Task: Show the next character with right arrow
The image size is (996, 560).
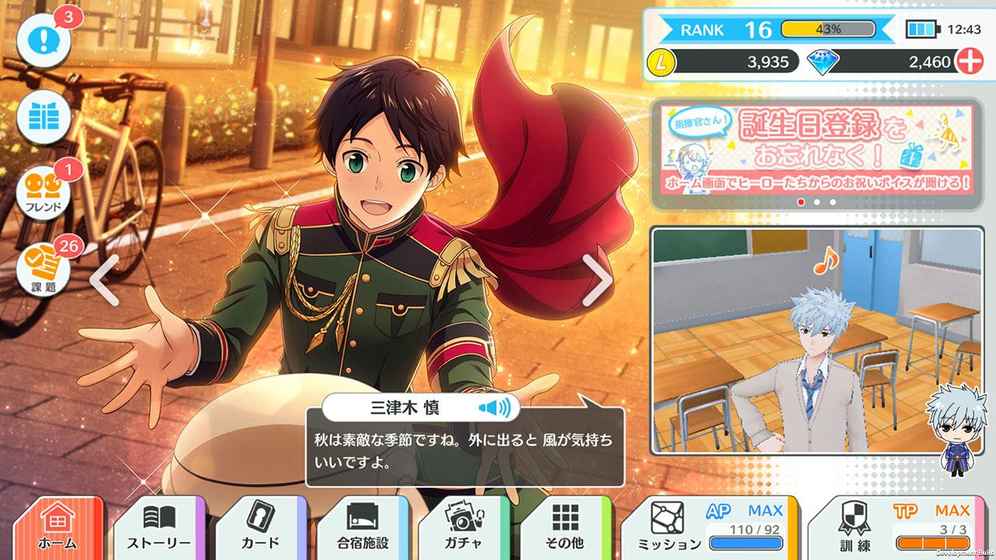Action: [x=597, y=281]
